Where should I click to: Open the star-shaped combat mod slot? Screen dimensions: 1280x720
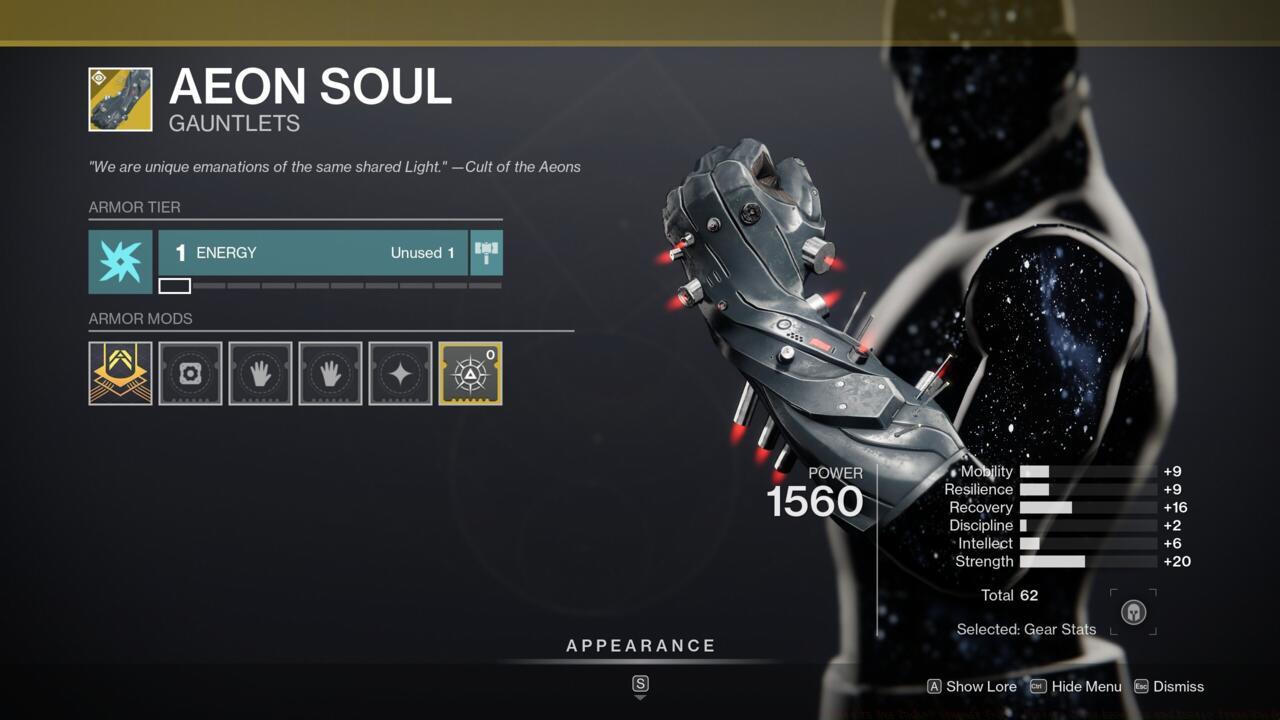(400, 373)
